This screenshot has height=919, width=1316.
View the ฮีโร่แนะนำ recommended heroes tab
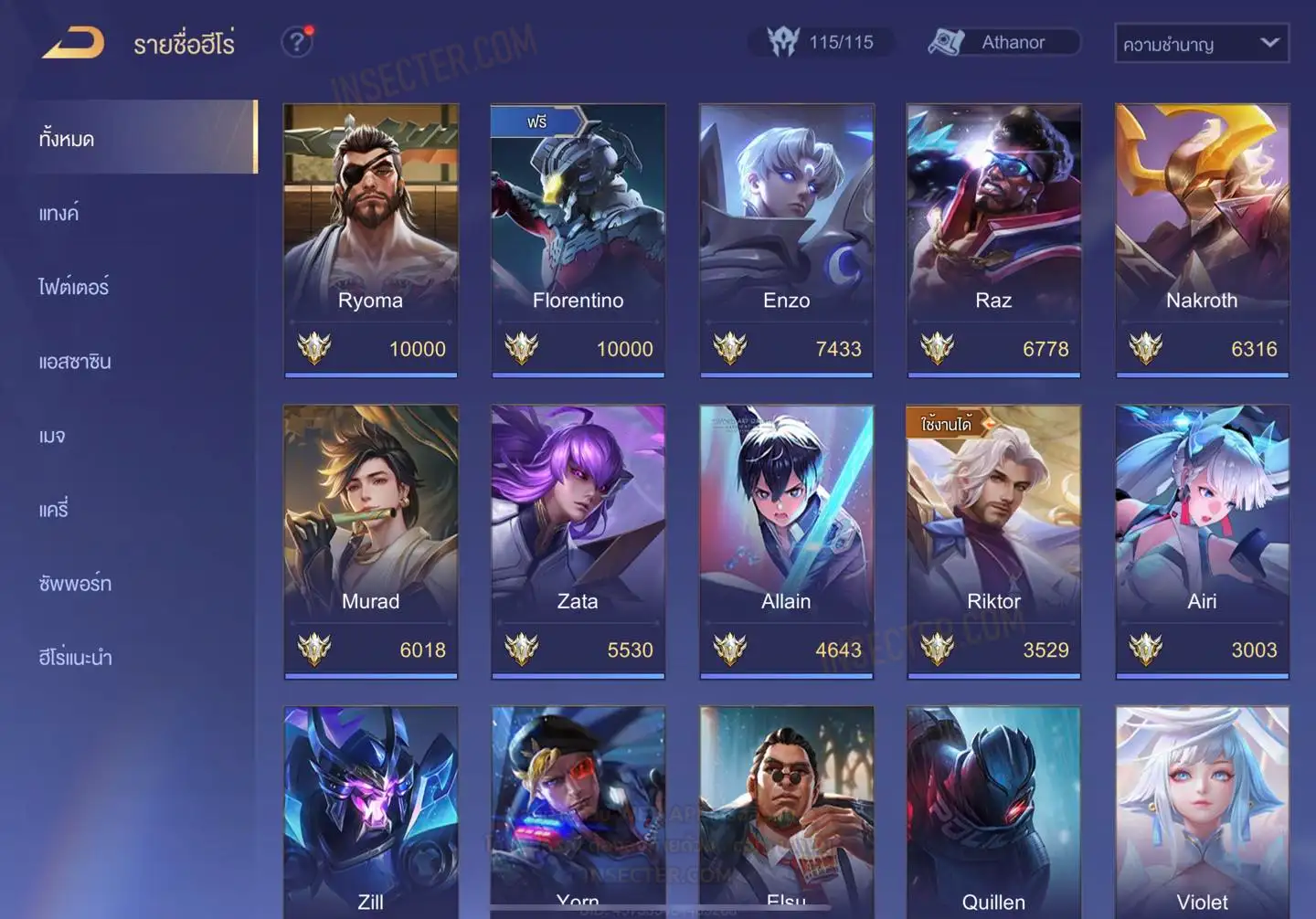coord(75,658)
